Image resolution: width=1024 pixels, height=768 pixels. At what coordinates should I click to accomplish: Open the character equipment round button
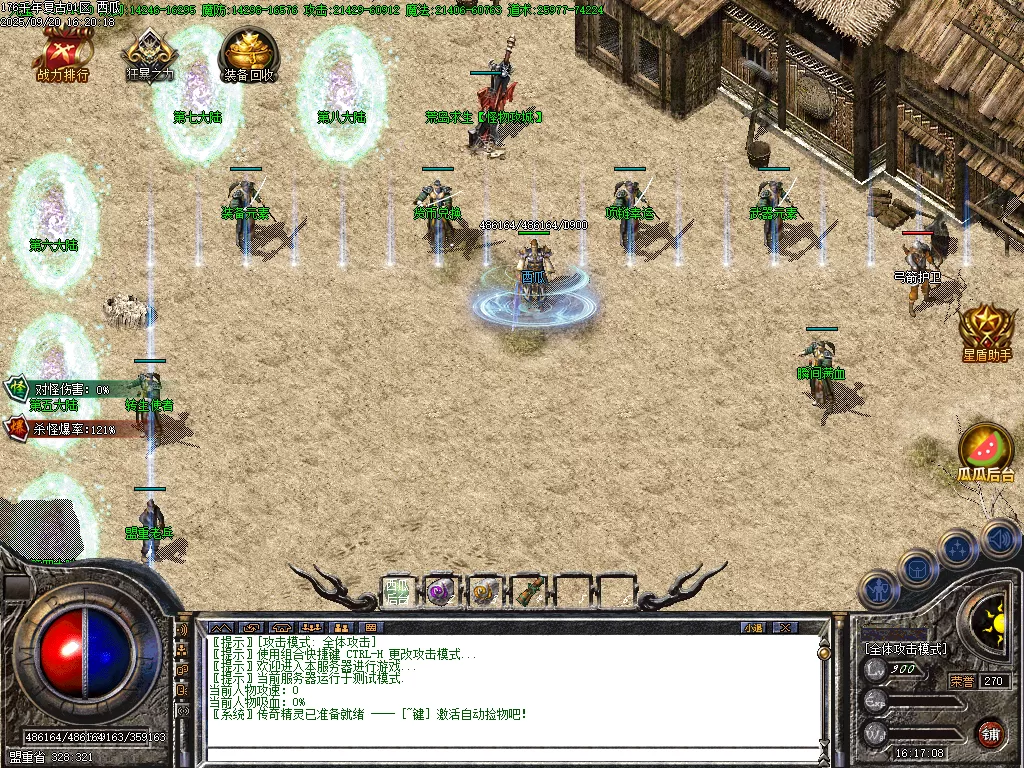pyautogui.click(x=879, y=589)
